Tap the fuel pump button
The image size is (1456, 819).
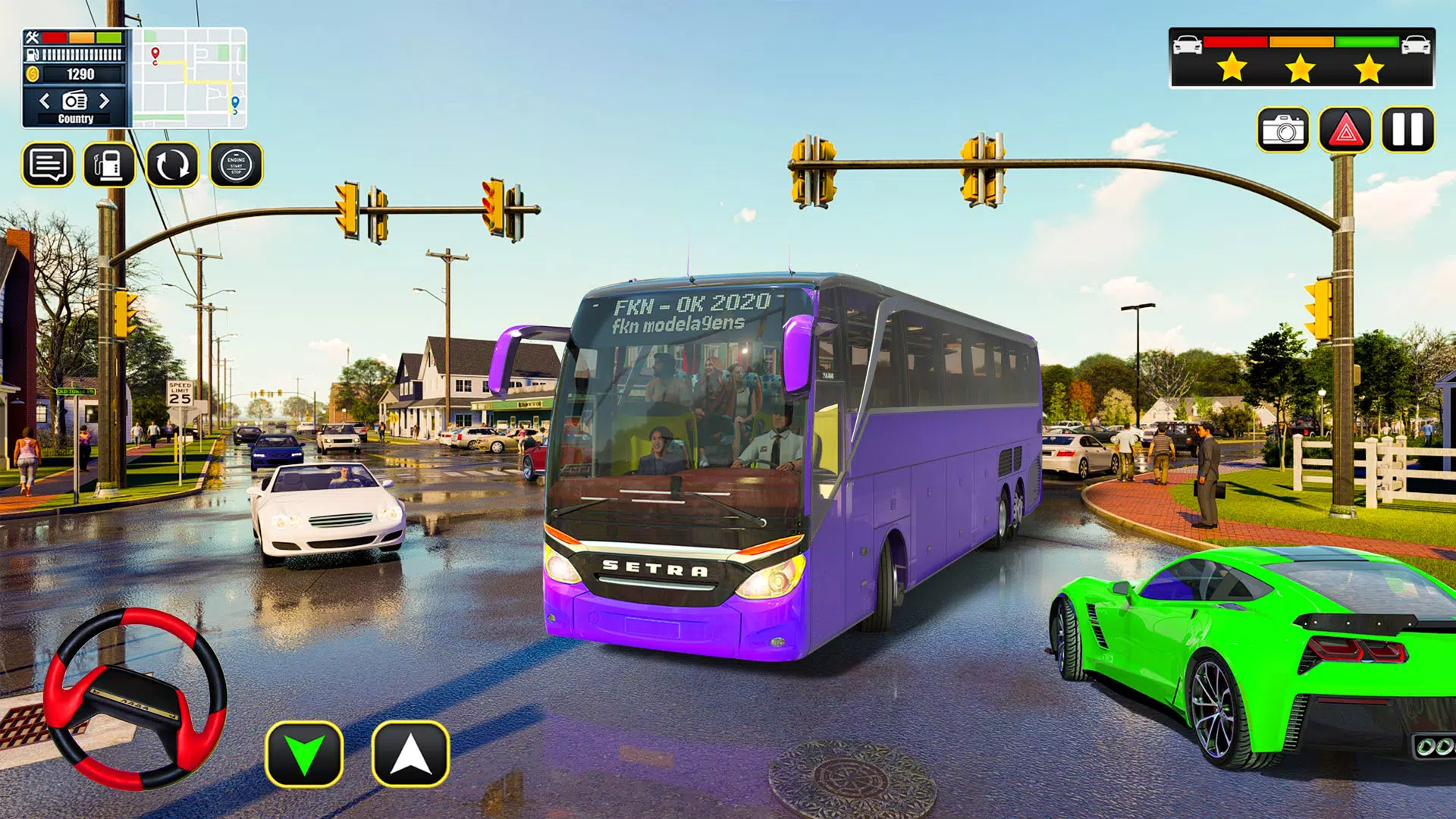point(109,165)
